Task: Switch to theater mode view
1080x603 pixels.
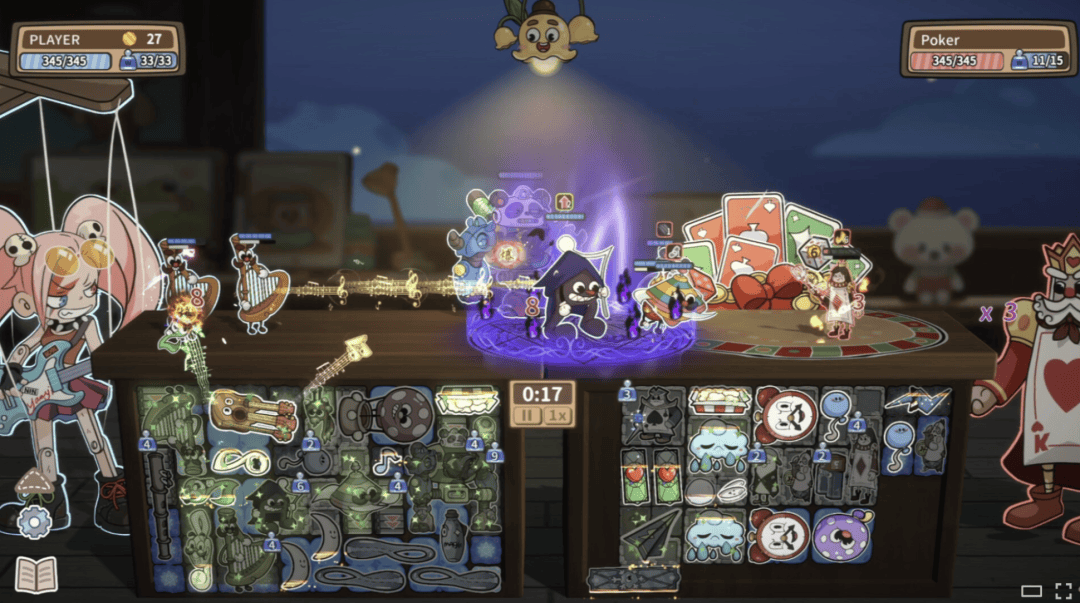Action: click(1031, 591)
